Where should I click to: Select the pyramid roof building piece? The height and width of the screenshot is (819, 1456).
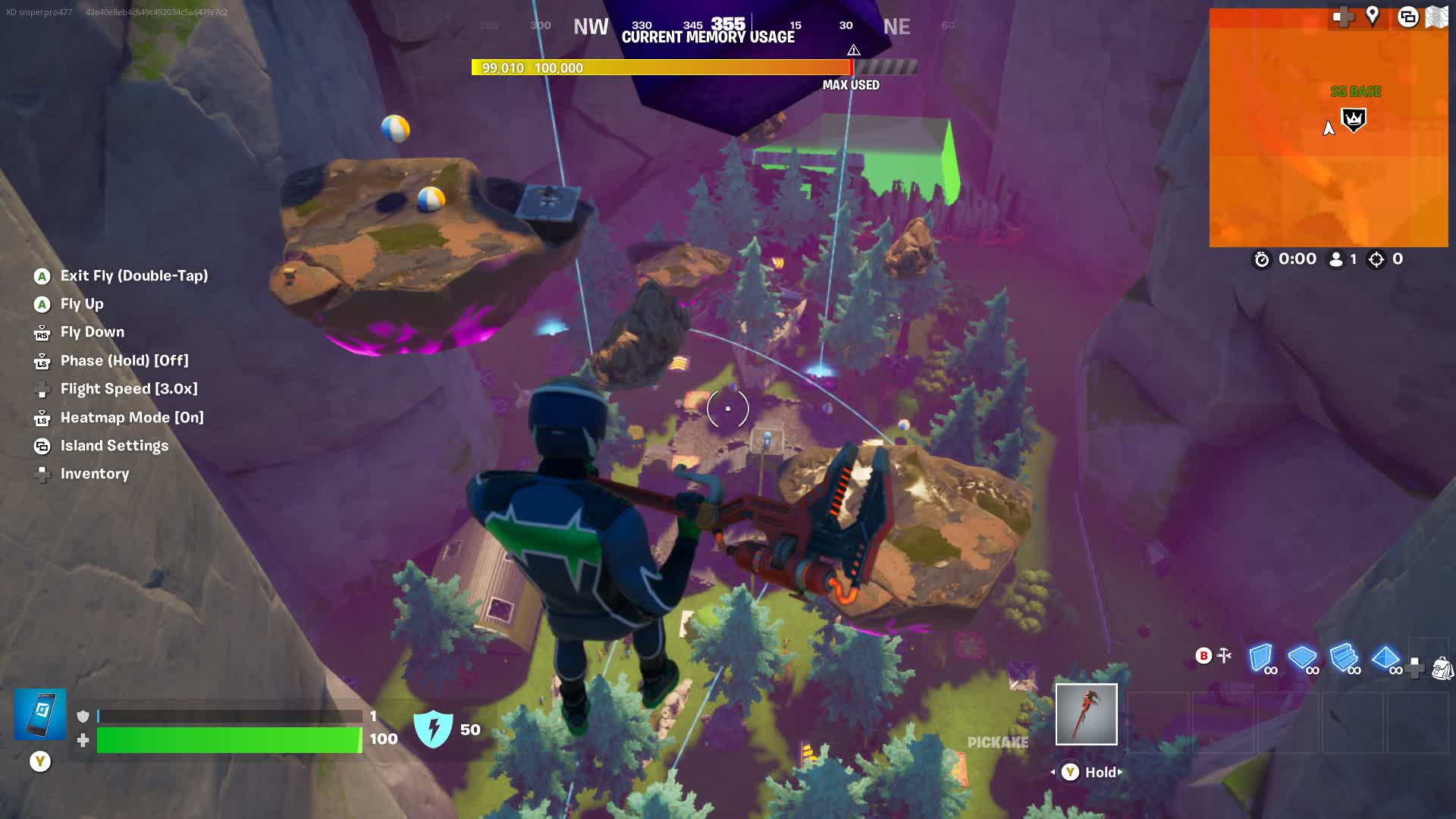point(1385,657)
